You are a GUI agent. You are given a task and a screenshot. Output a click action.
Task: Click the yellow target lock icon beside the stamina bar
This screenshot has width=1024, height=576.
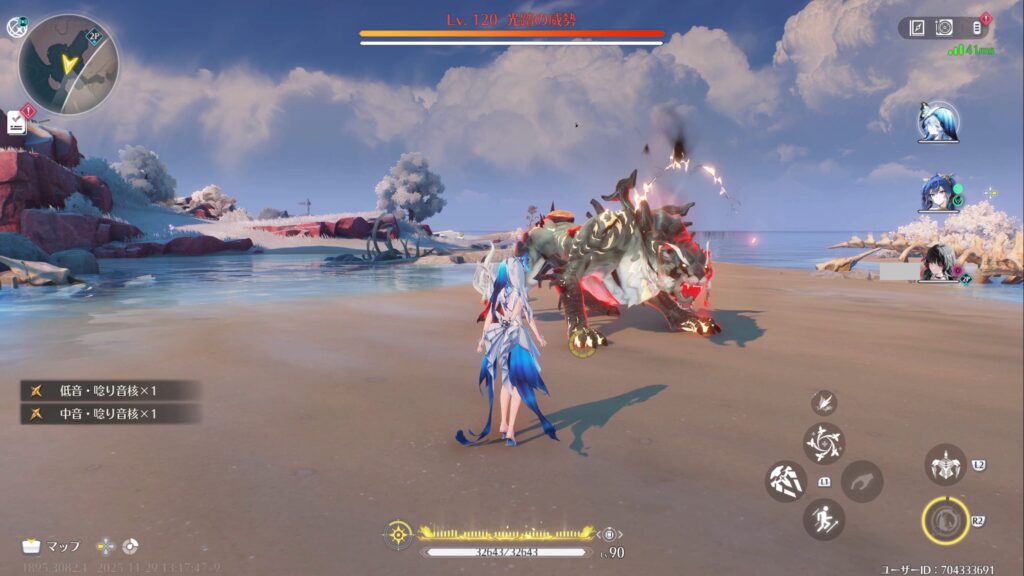pyautogui.click(x=398, y=534)
